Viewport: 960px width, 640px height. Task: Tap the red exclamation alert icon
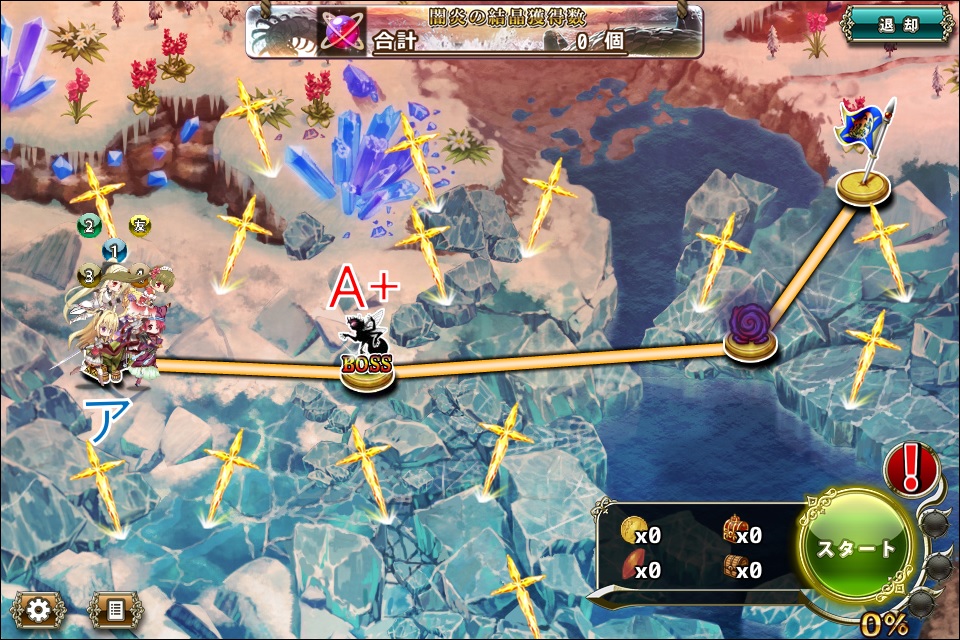click(x=911, y=468)
